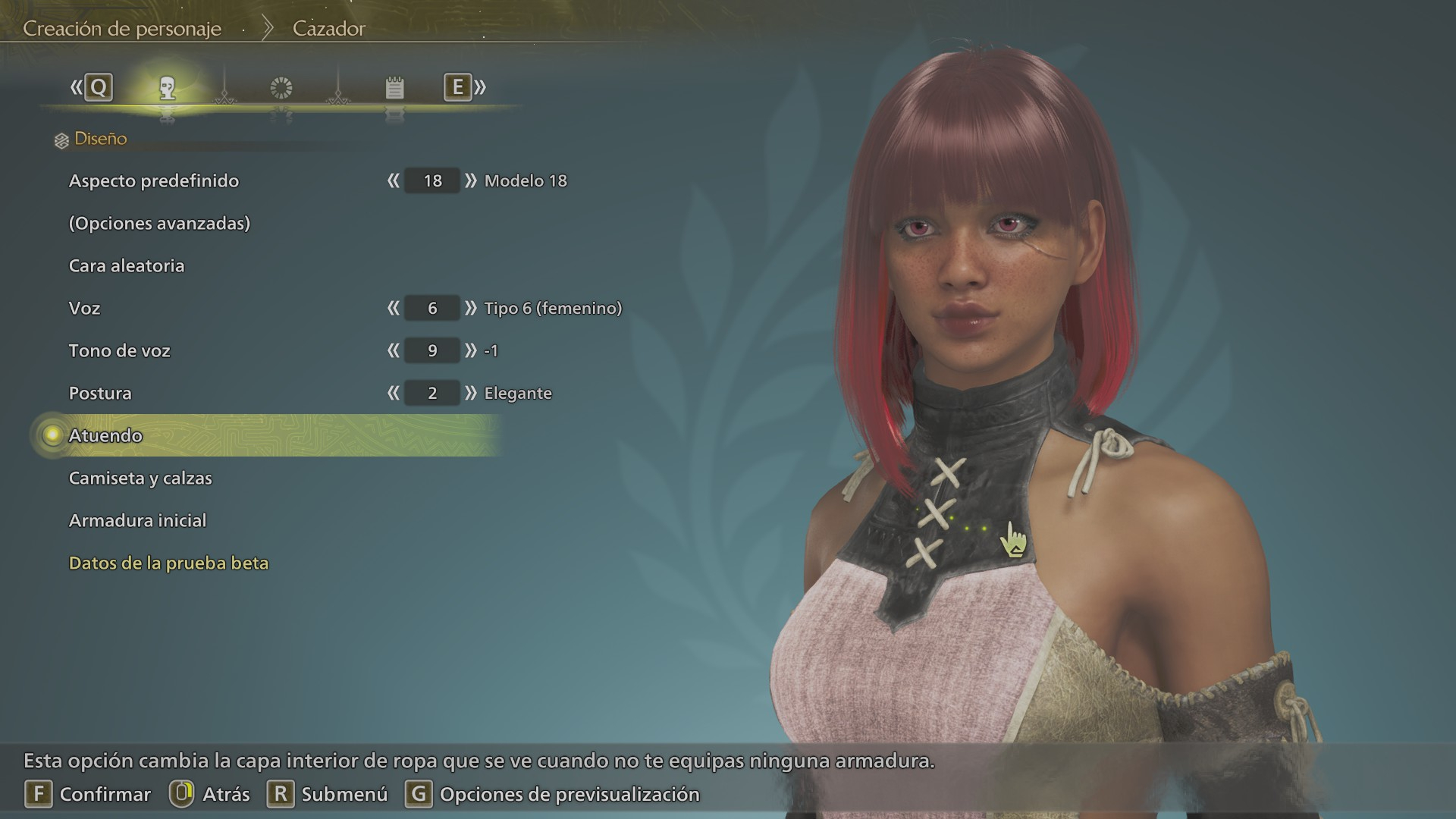Open Camiseta y calzas options
The width and height of the screenshot is (1456, 819).
(140, 478)
